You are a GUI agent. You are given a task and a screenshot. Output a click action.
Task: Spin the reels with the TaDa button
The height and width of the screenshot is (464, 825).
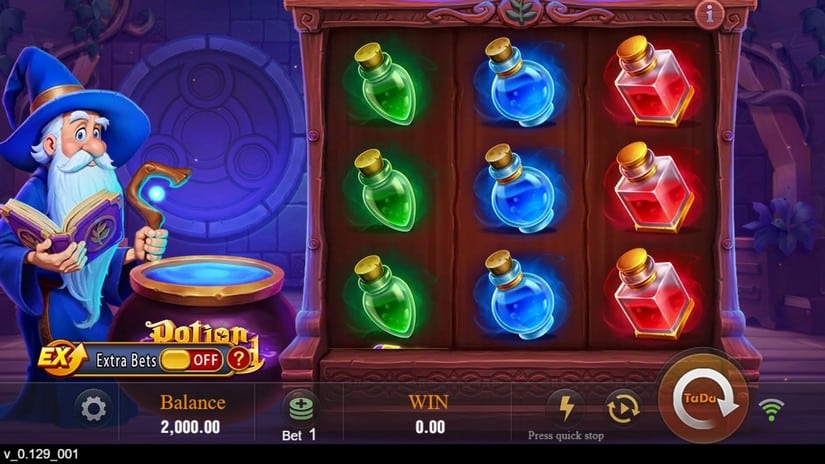click(x=702, y=398)
